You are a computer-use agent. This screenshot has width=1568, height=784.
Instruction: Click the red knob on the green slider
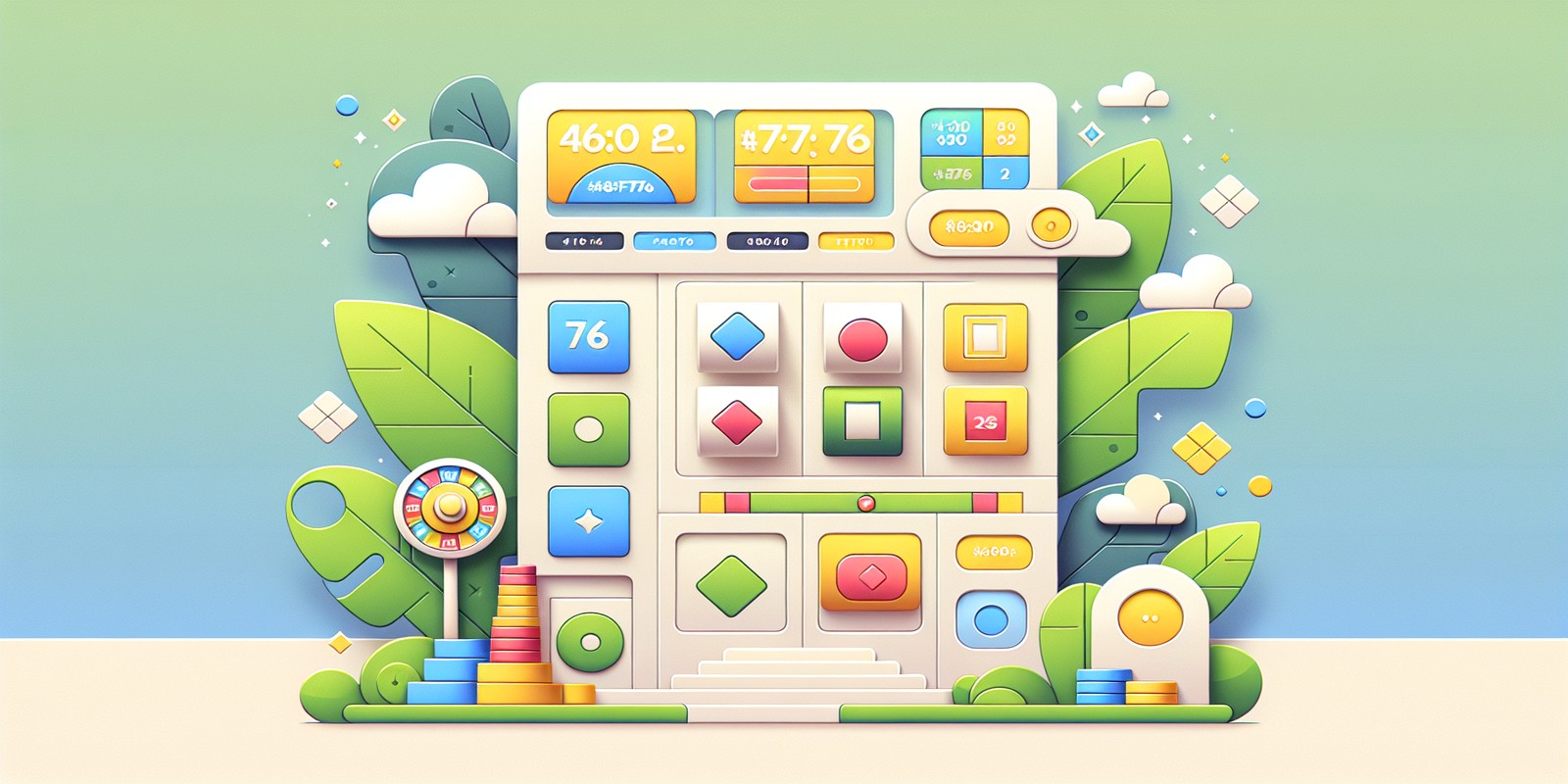865,504
